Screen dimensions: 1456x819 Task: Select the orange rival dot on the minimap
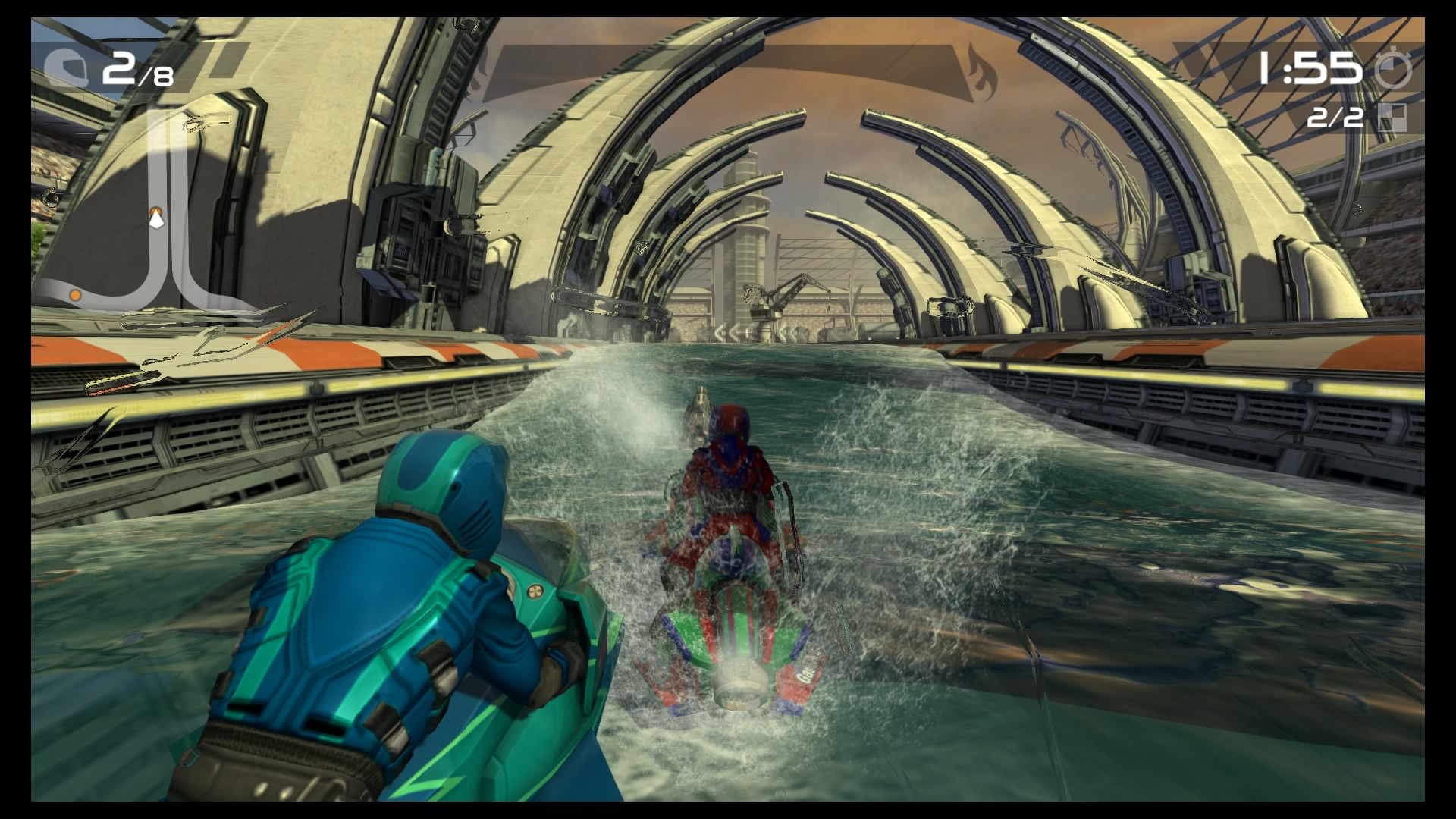(76, 296)
